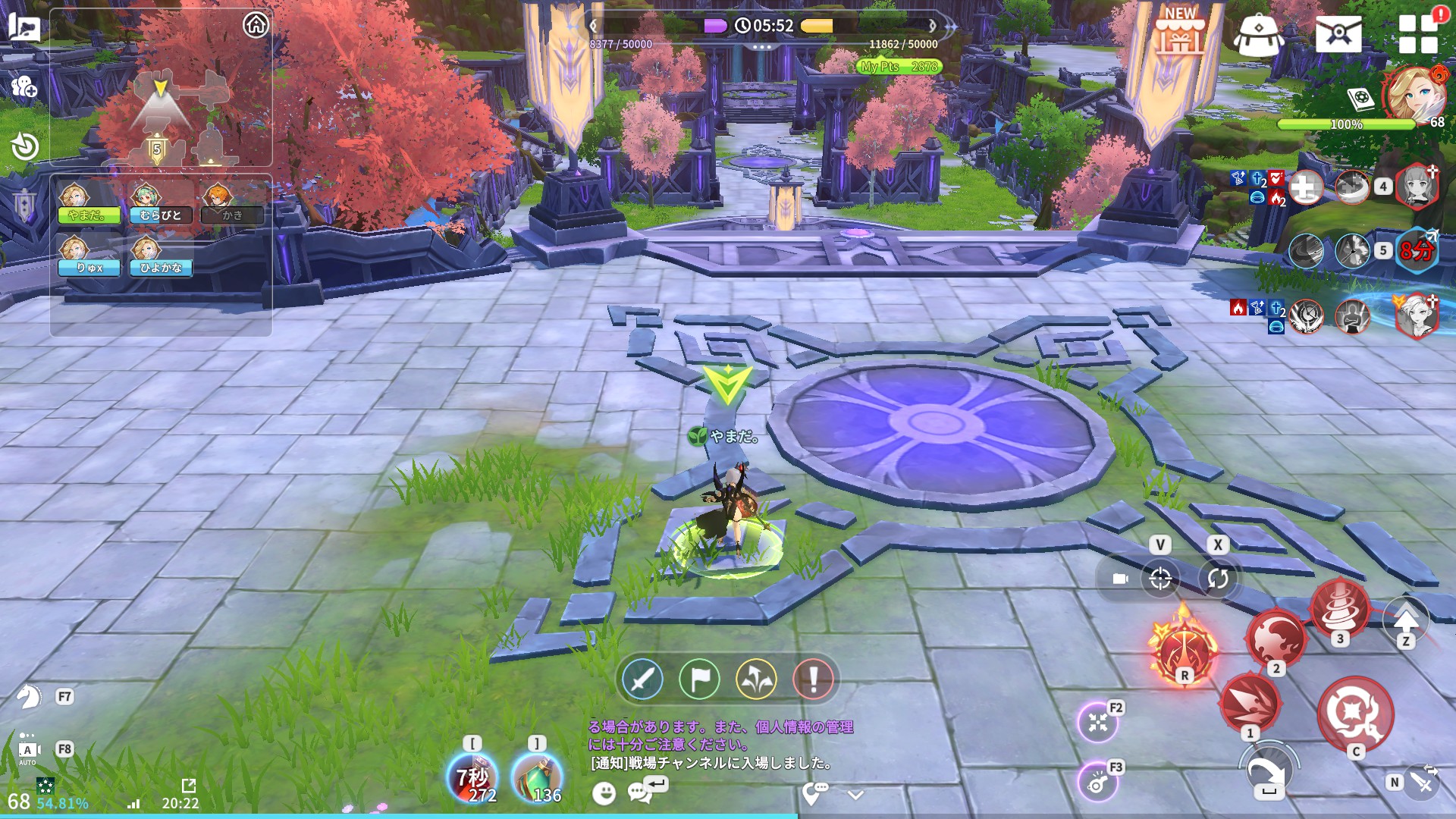Click the sword attack command button

tap(642, 679)
